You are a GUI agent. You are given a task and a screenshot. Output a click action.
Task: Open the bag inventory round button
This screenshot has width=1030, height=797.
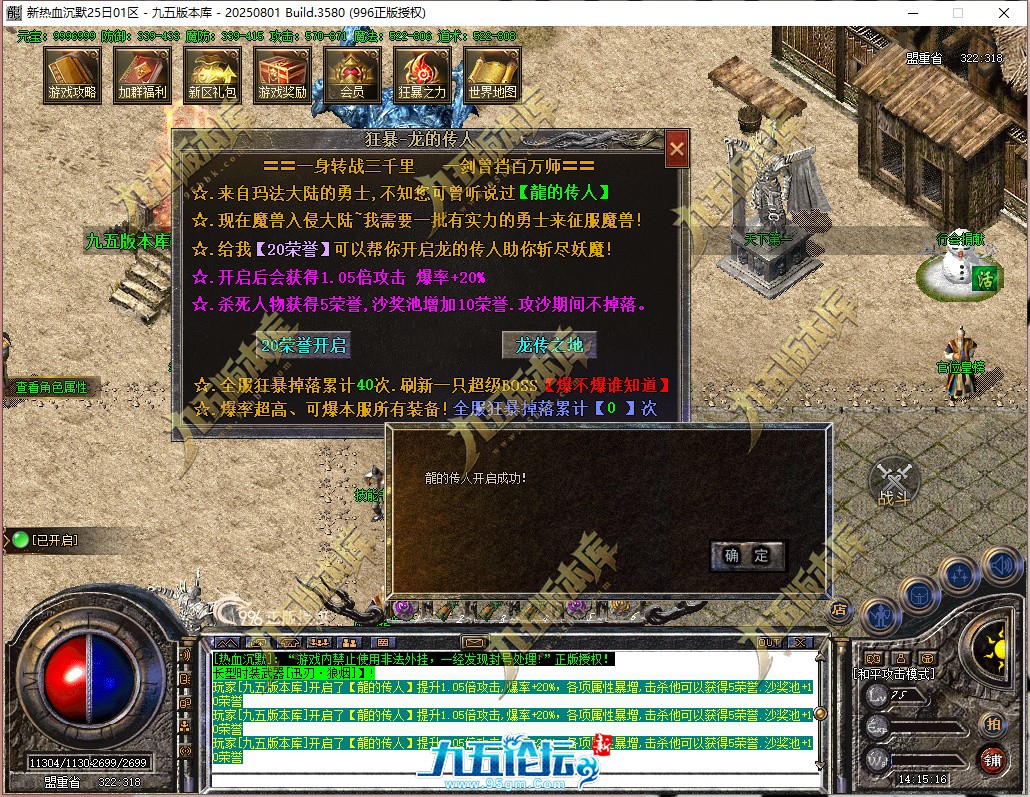pyautogui.click(x=918, y=595)
